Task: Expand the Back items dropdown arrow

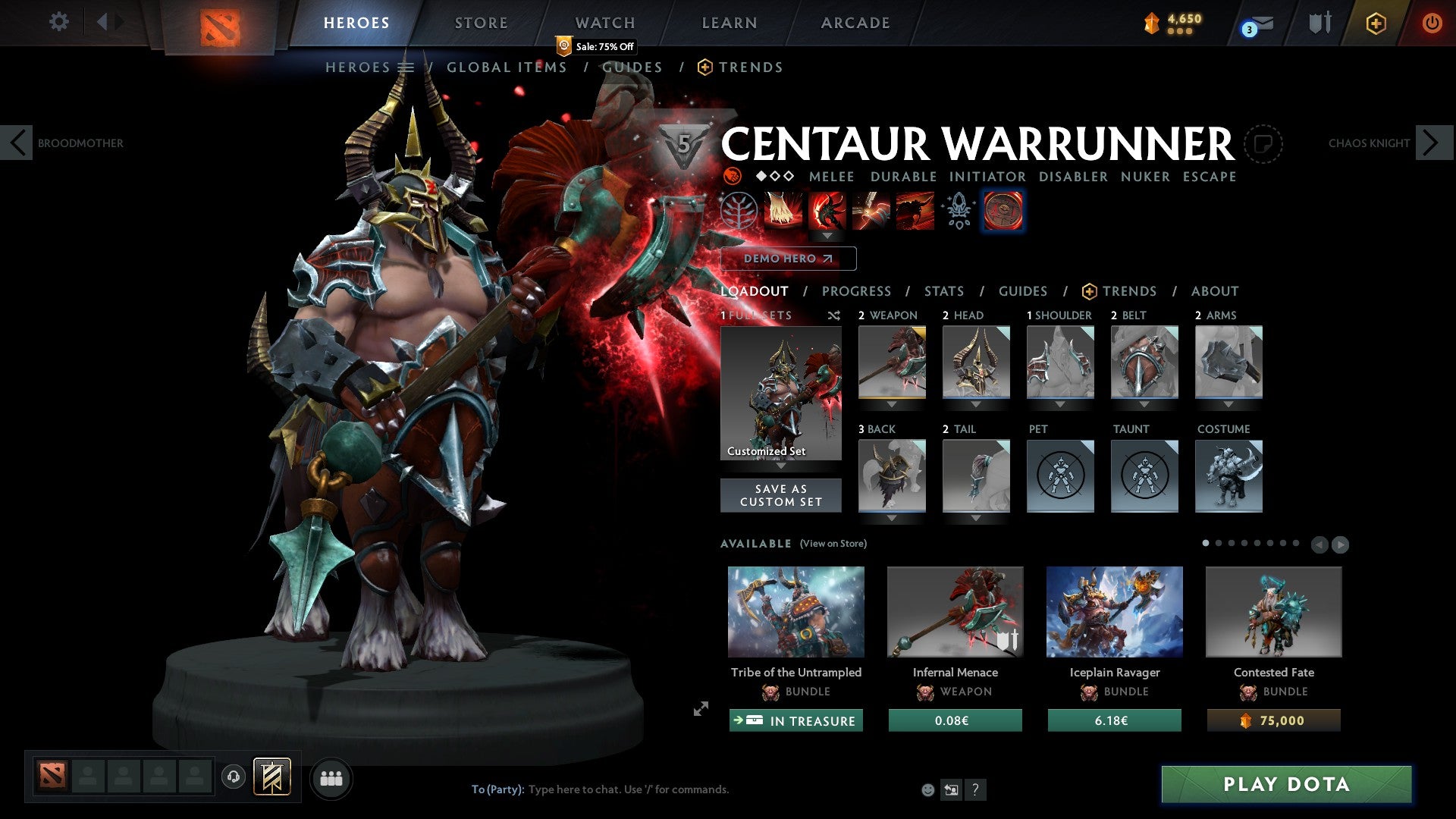Action: tap(892, 519)
